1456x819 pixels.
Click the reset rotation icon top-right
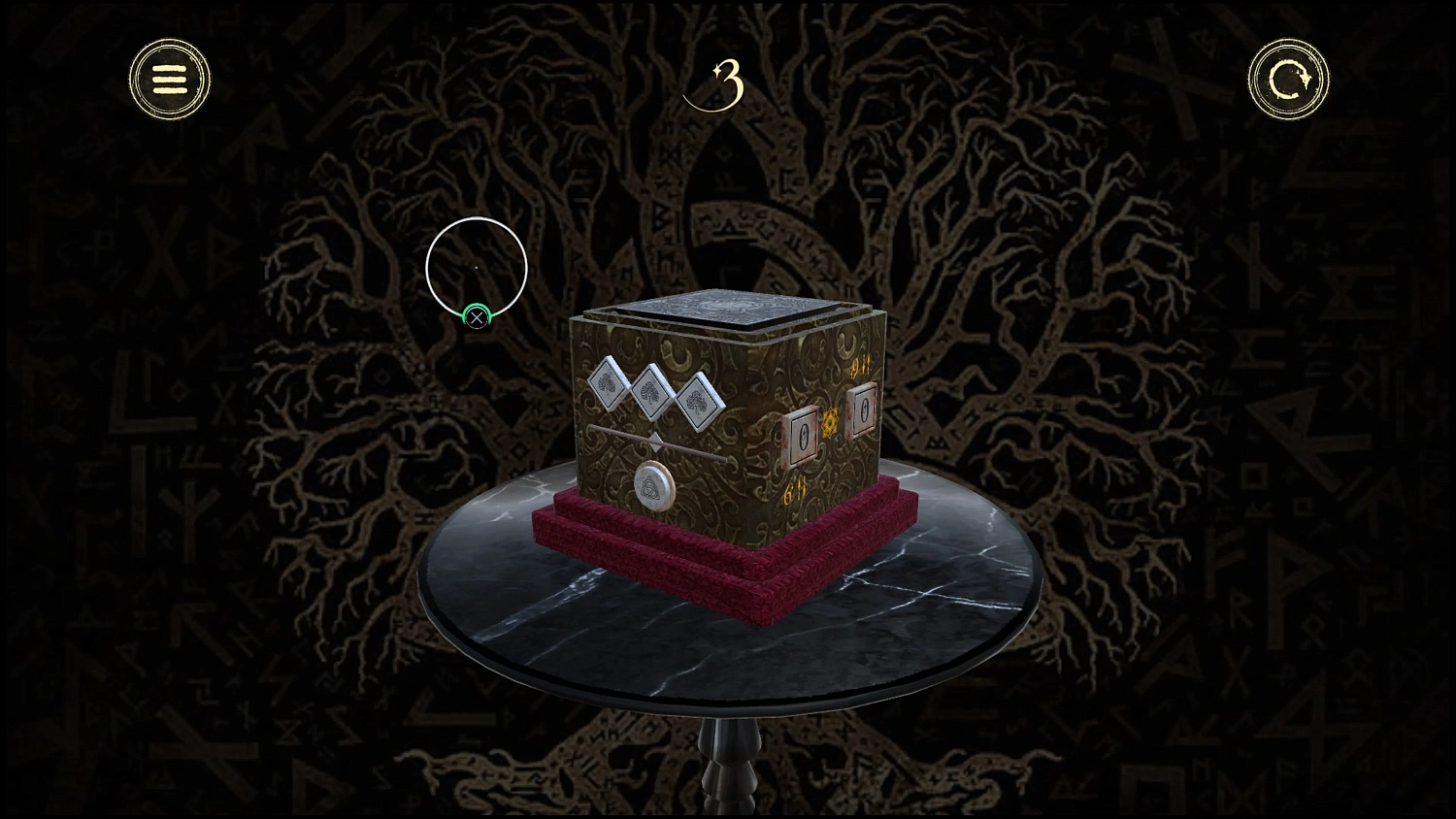[1287, 79]
